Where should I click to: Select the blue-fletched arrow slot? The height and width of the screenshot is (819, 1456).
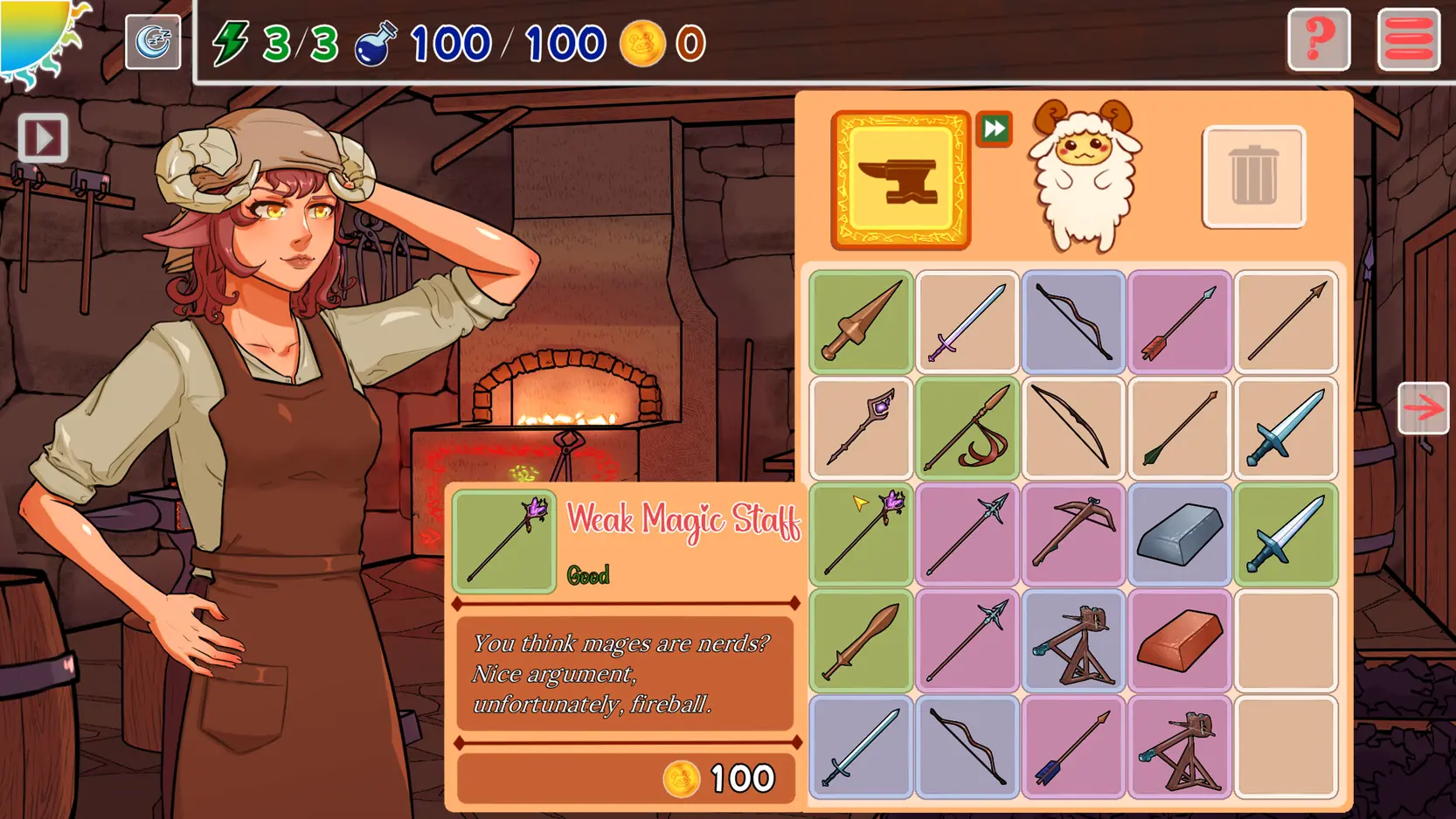tap(1073, 747)
